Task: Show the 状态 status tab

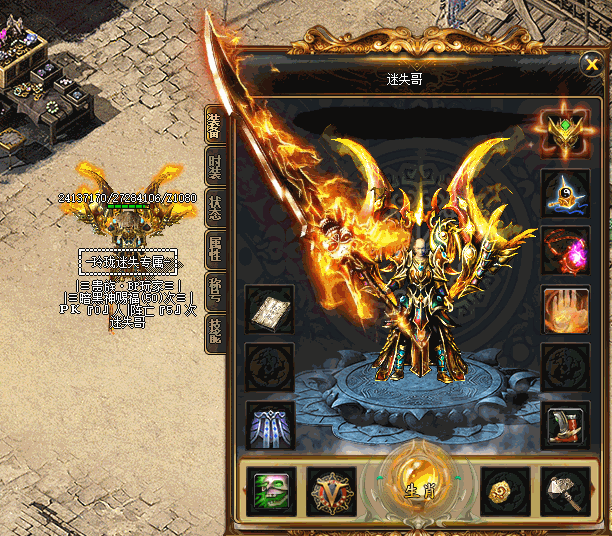Action: click(215, 209)
